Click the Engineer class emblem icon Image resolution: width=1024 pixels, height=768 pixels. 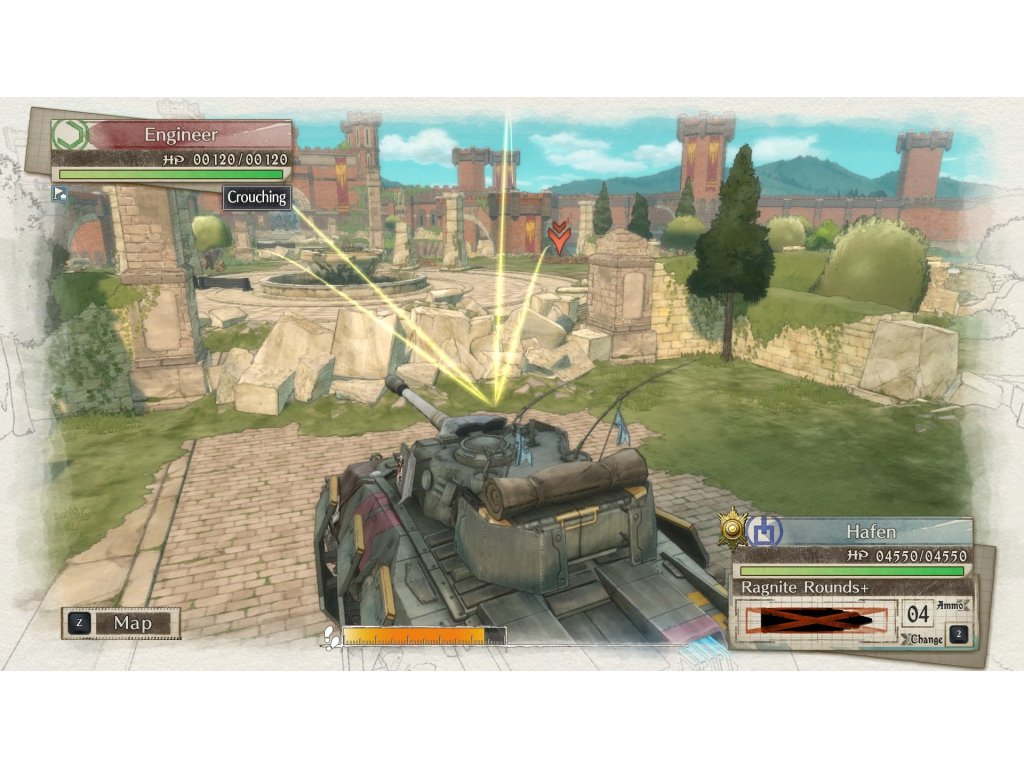(70, 135)
